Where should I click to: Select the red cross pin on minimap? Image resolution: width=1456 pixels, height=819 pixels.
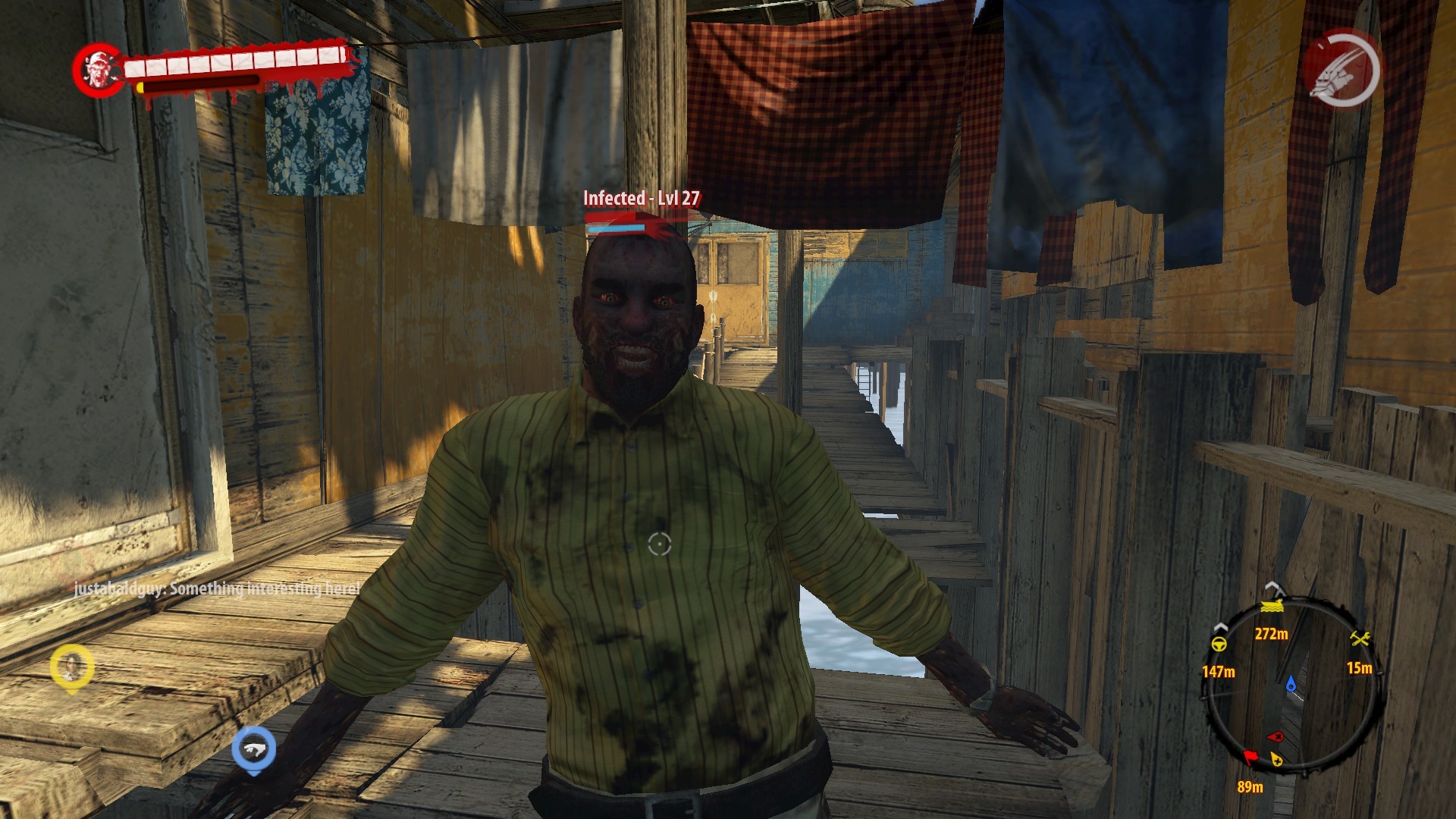[1276, 736]
